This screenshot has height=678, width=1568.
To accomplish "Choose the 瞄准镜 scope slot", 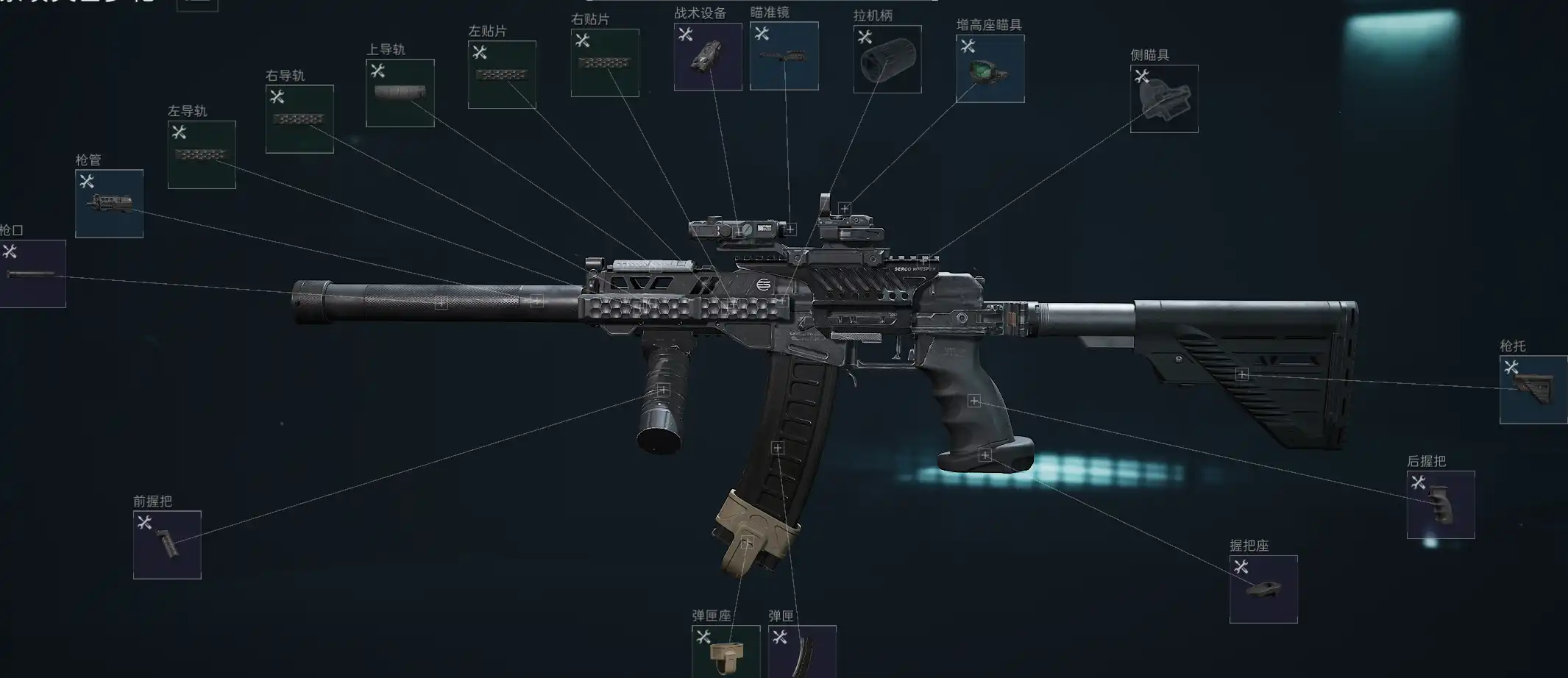I will 784,56.
